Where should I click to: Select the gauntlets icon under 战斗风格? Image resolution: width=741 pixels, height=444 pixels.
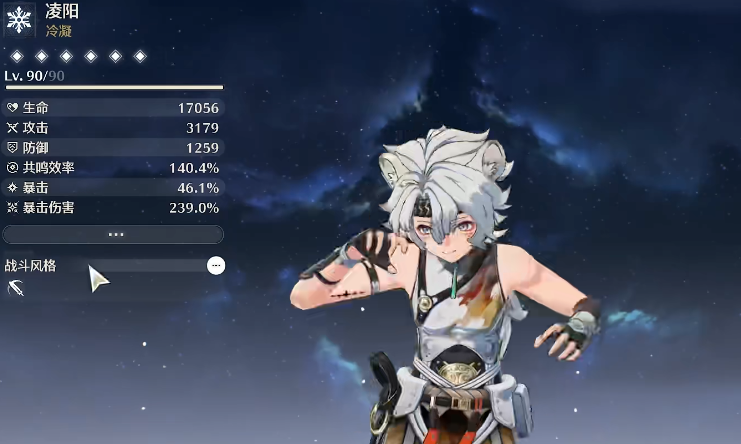pyautogui.click(x=16, y=289)
